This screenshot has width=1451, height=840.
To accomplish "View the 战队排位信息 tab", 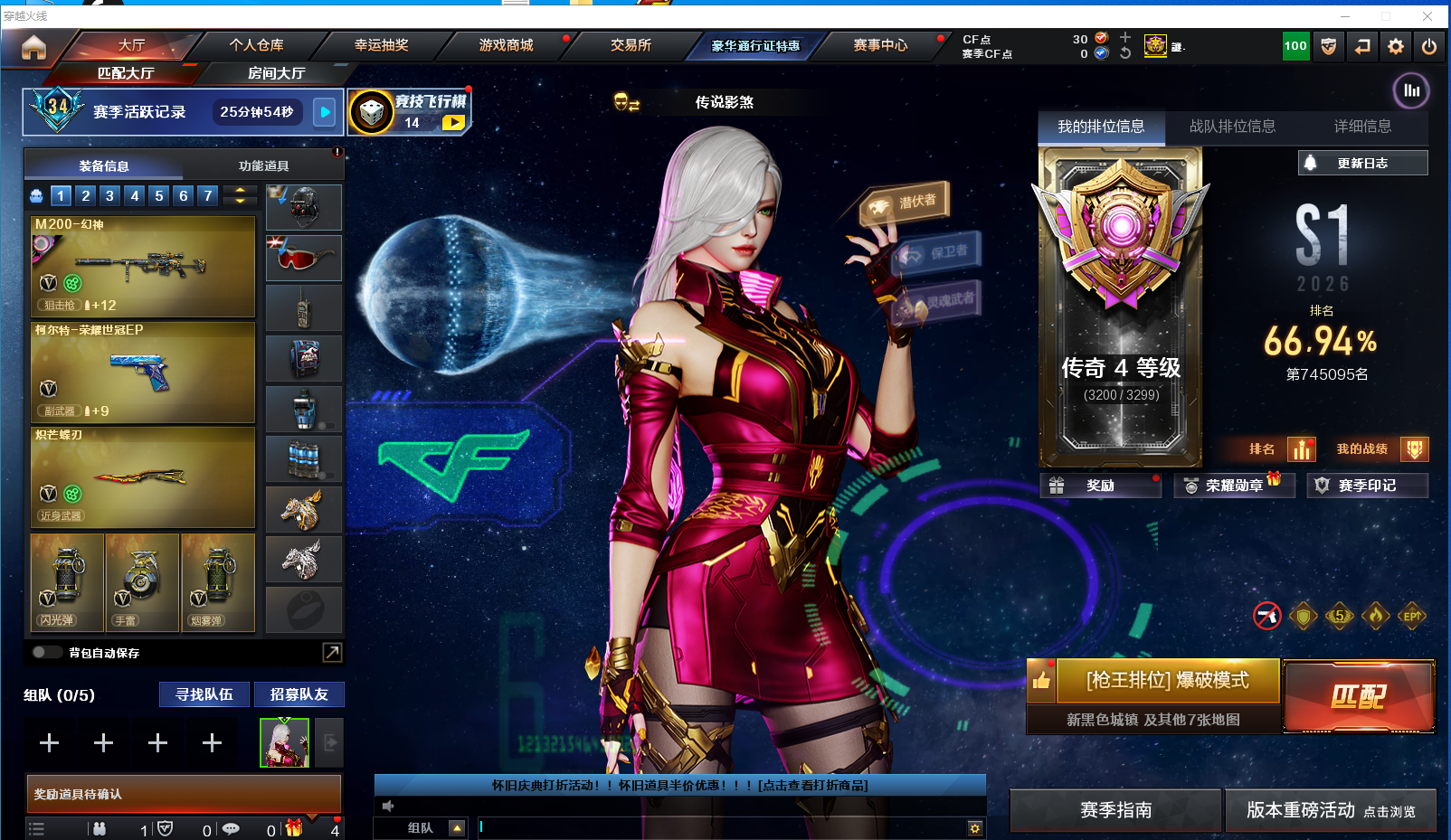I will pos(1232,127).
